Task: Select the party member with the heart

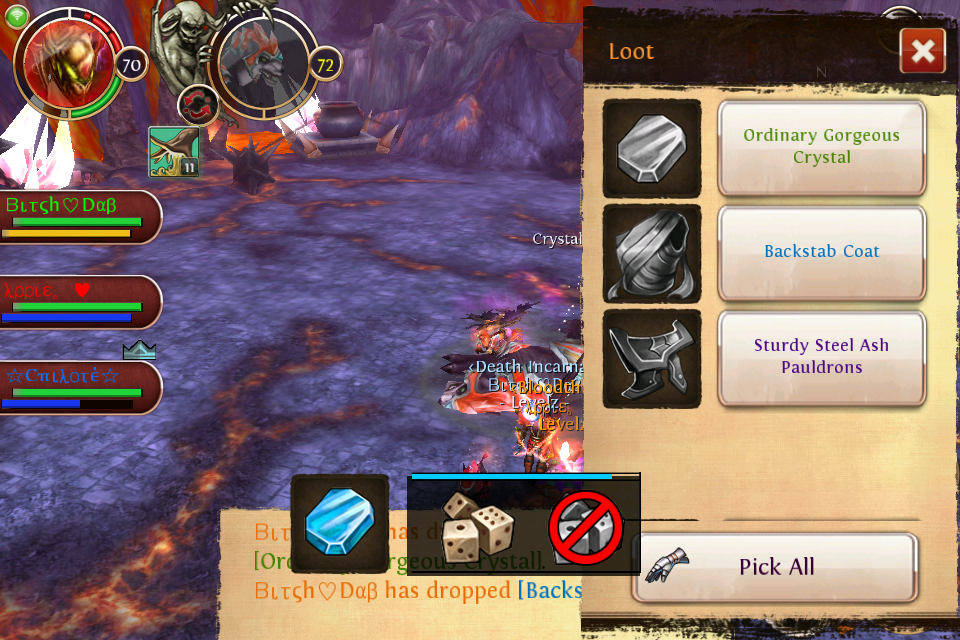Action: point(78,302)
